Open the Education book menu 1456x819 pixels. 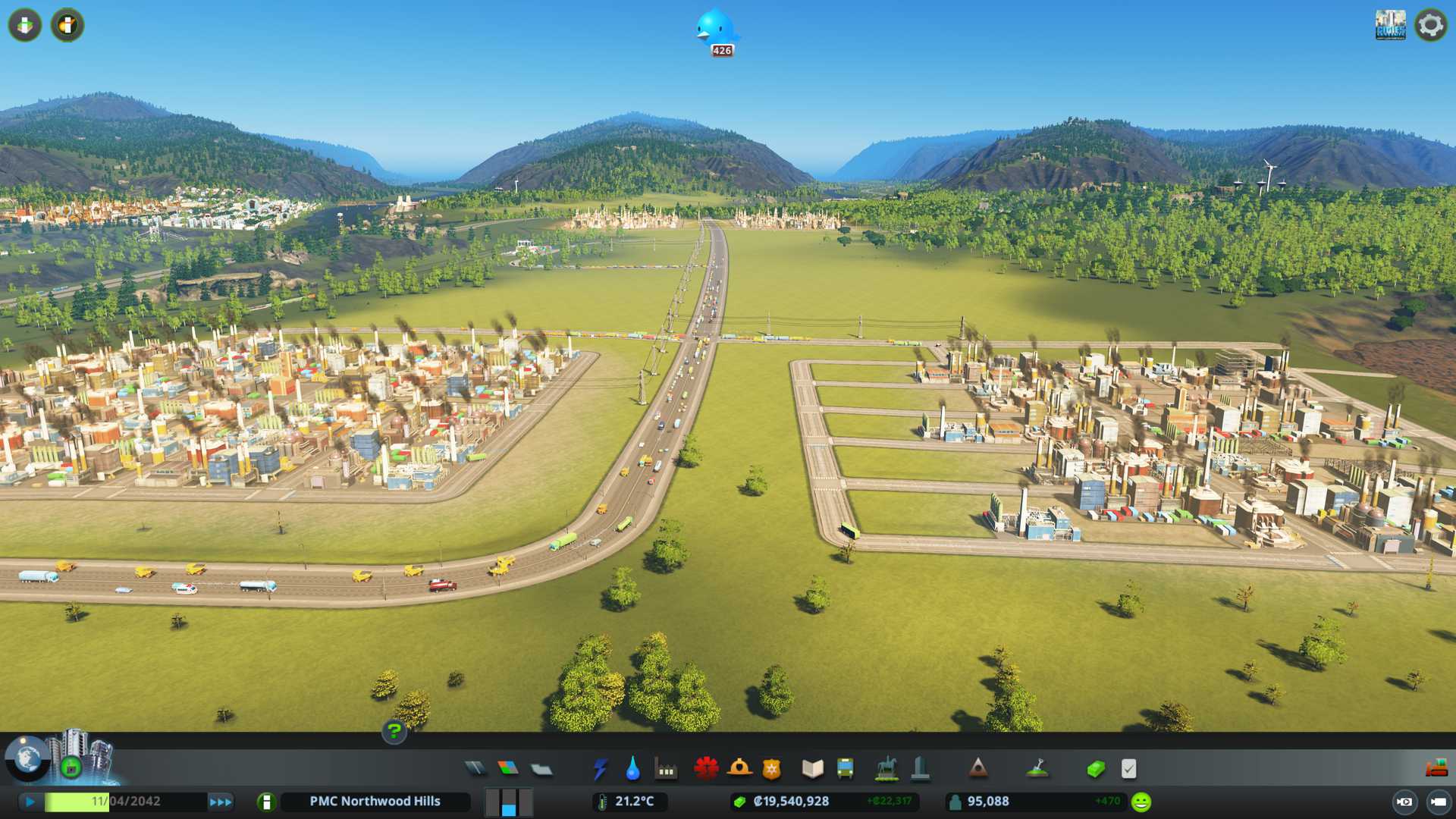[812, 769]
